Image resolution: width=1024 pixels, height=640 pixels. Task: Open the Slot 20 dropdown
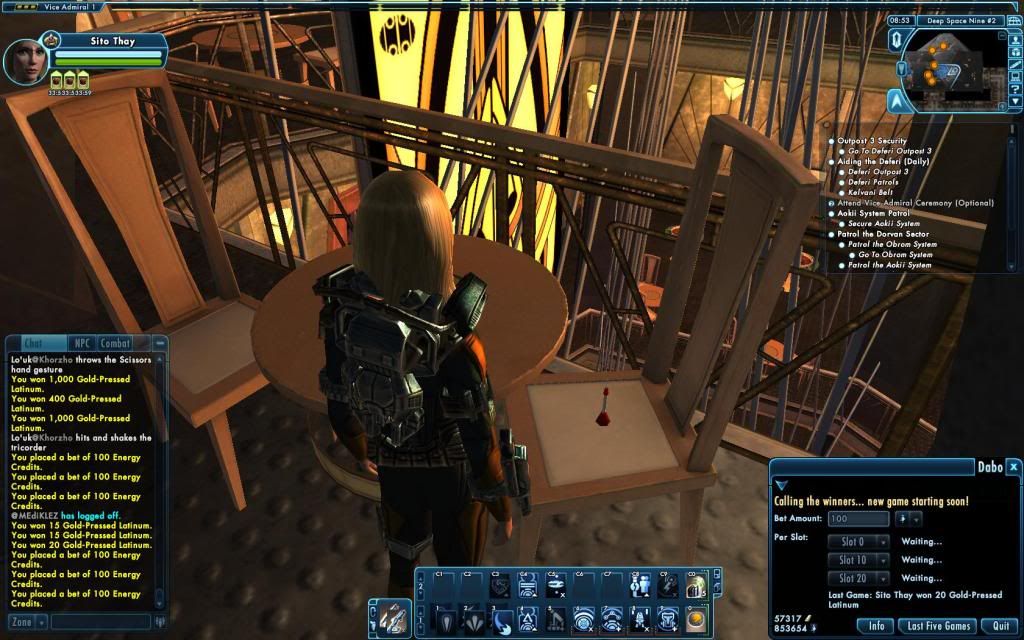pos(859,578)
